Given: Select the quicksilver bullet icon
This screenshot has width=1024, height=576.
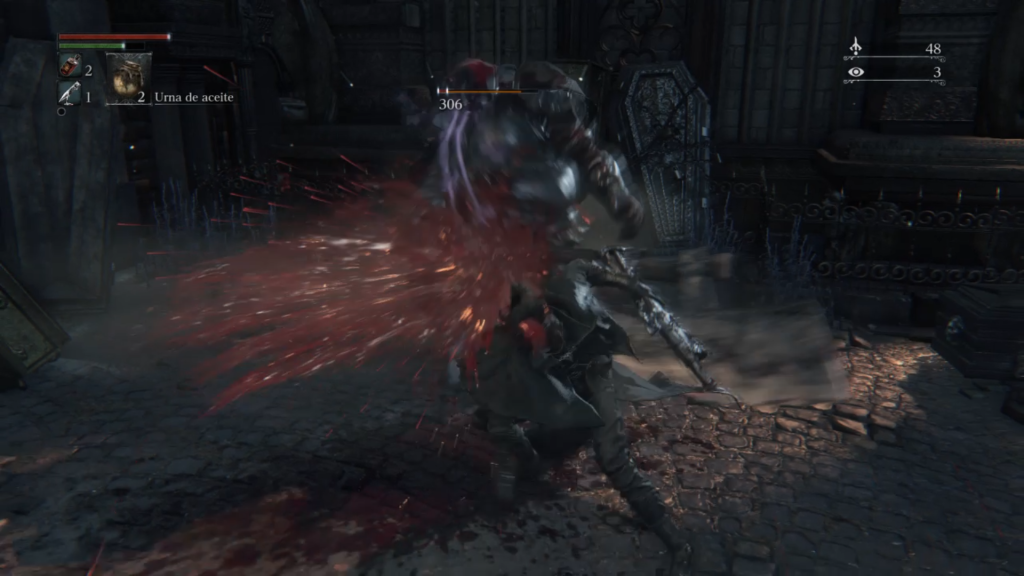Looking at the screenshot, I should point(69,94).
